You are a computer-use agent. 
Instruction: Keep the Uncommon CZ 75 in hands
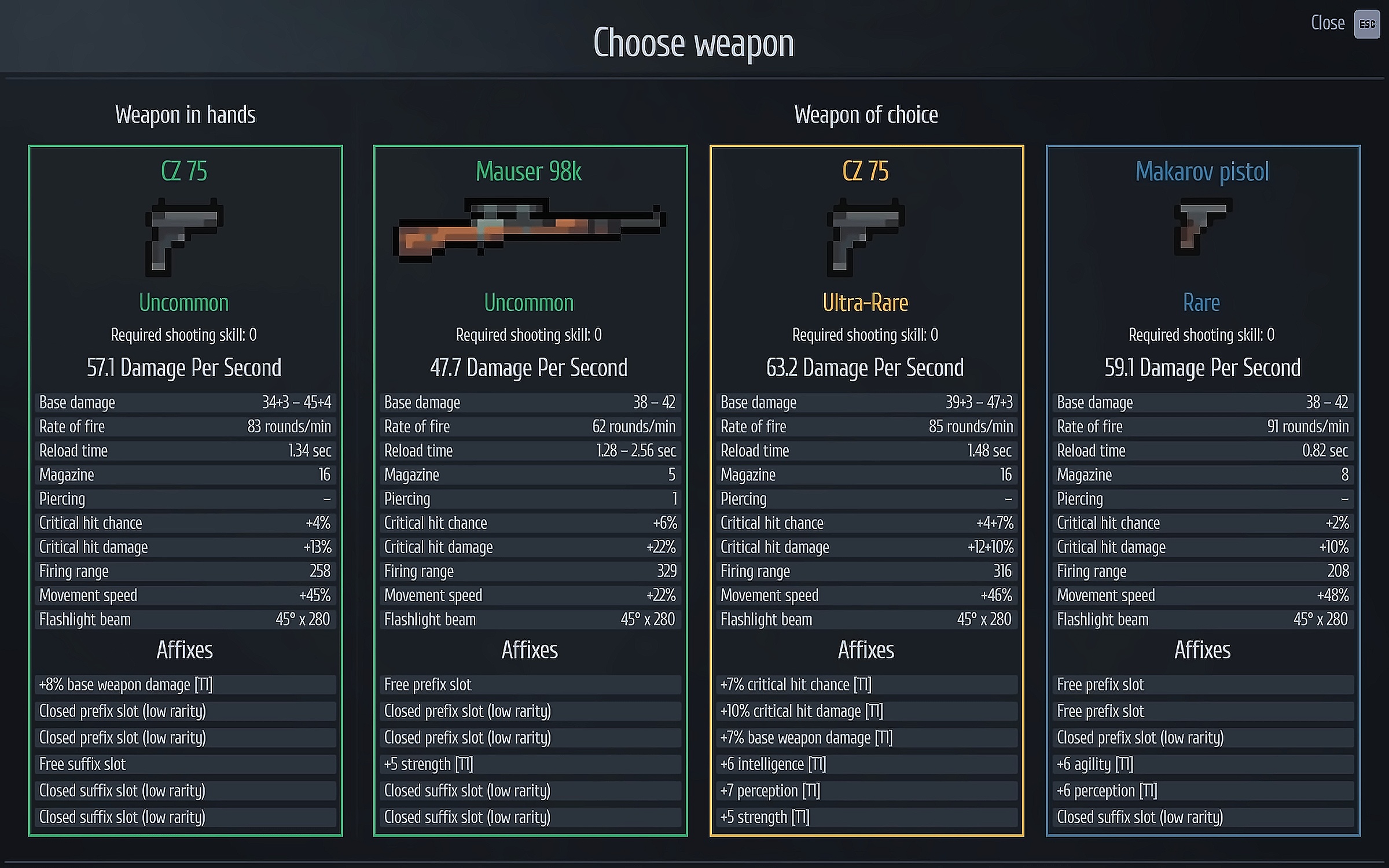pyautogui.click(x=185, y=490)
